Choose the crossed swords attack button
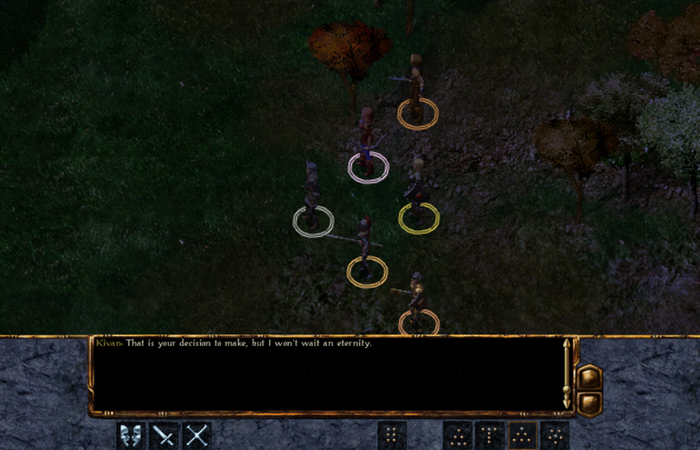The width and height of the screenshot is (700, 450). [x=197, y=435]
